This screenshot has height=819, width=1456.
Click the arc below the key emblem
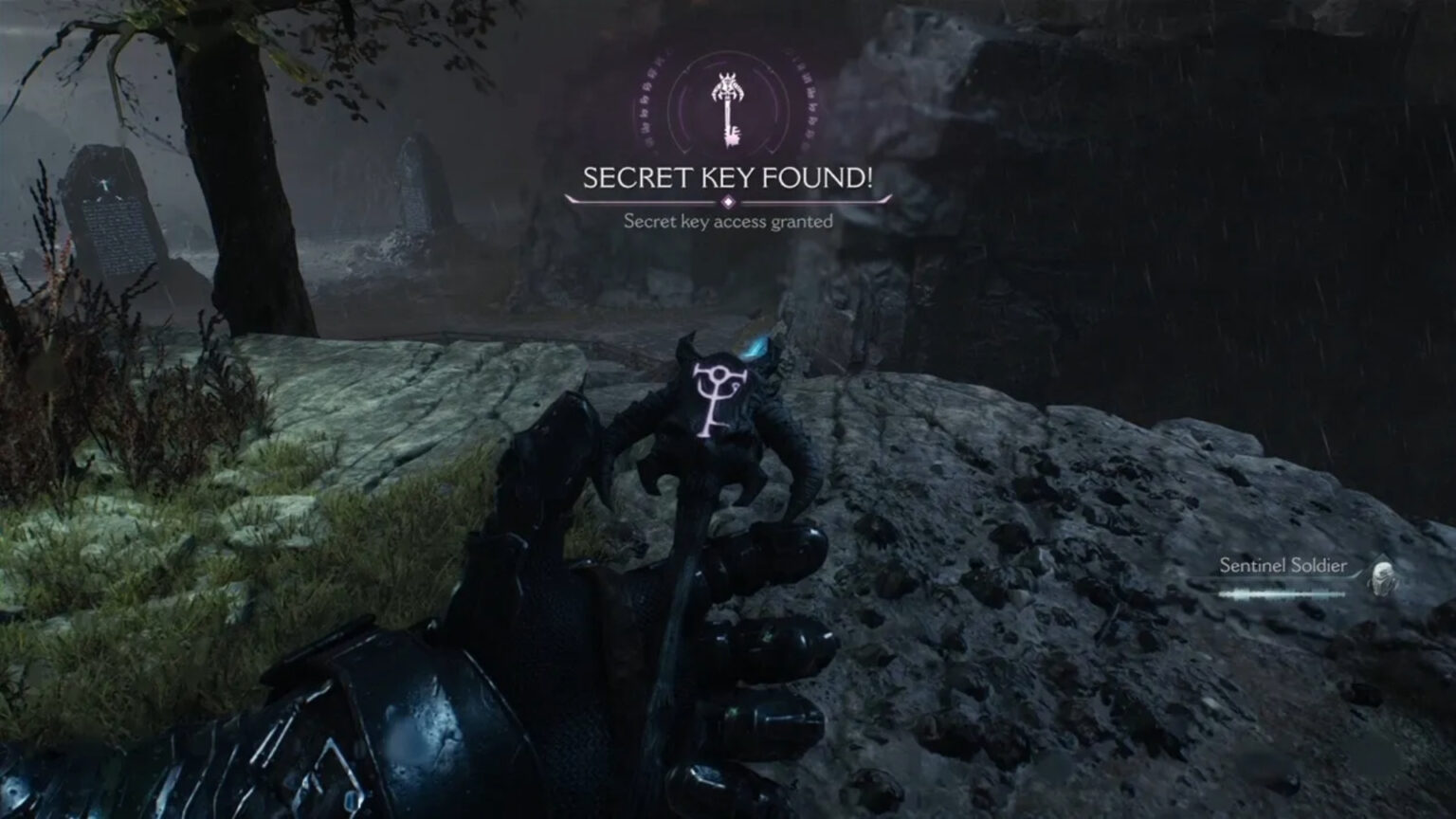coord(728,154)
